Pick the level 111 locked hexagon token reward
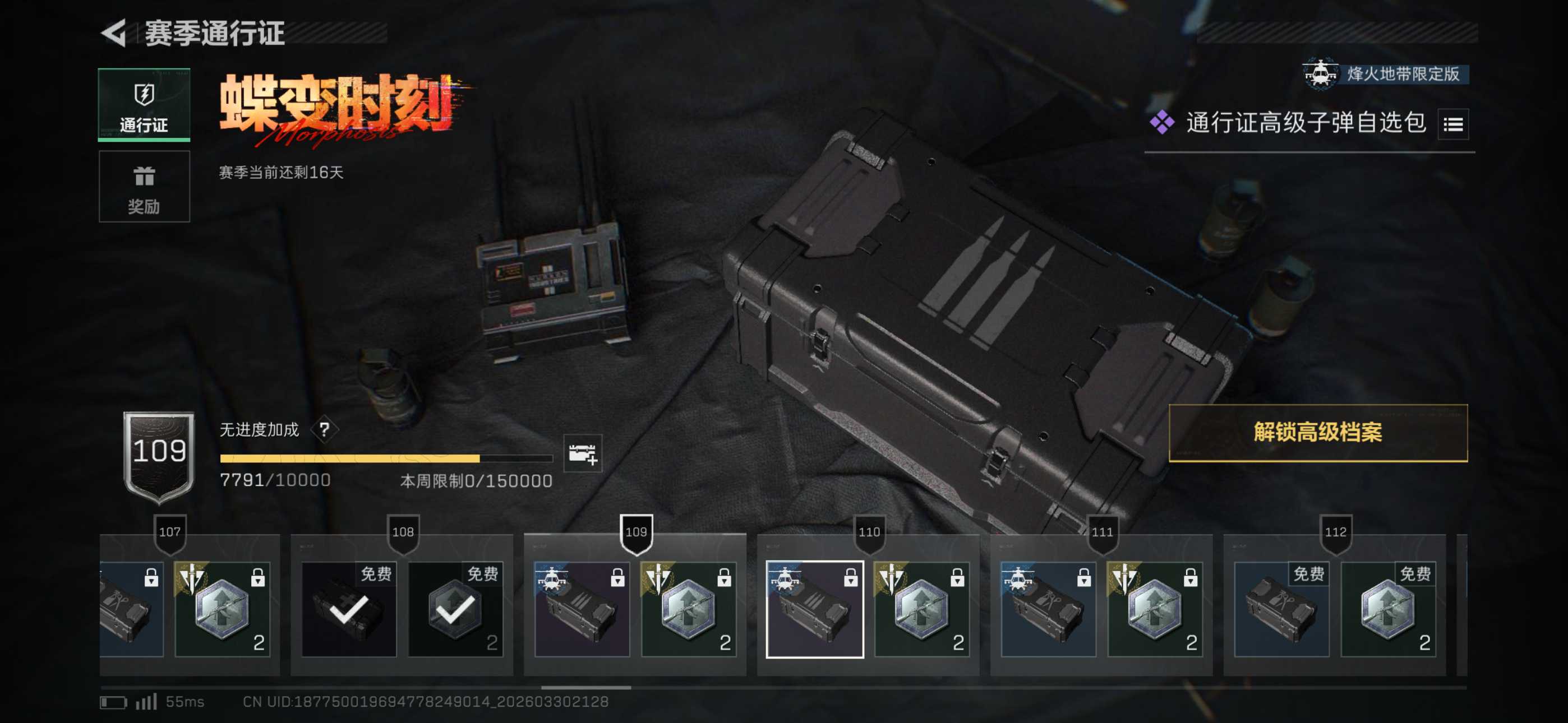Viewport: 1568px width, 723px height. 1154,609
